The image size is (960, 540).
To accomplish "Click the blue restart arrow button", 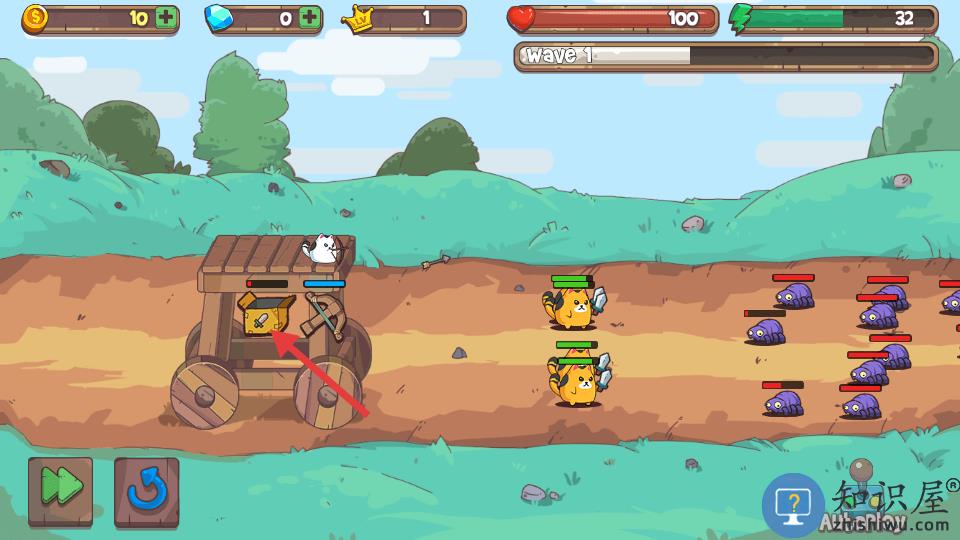I will pyautogui.click(x=147, y=490).
